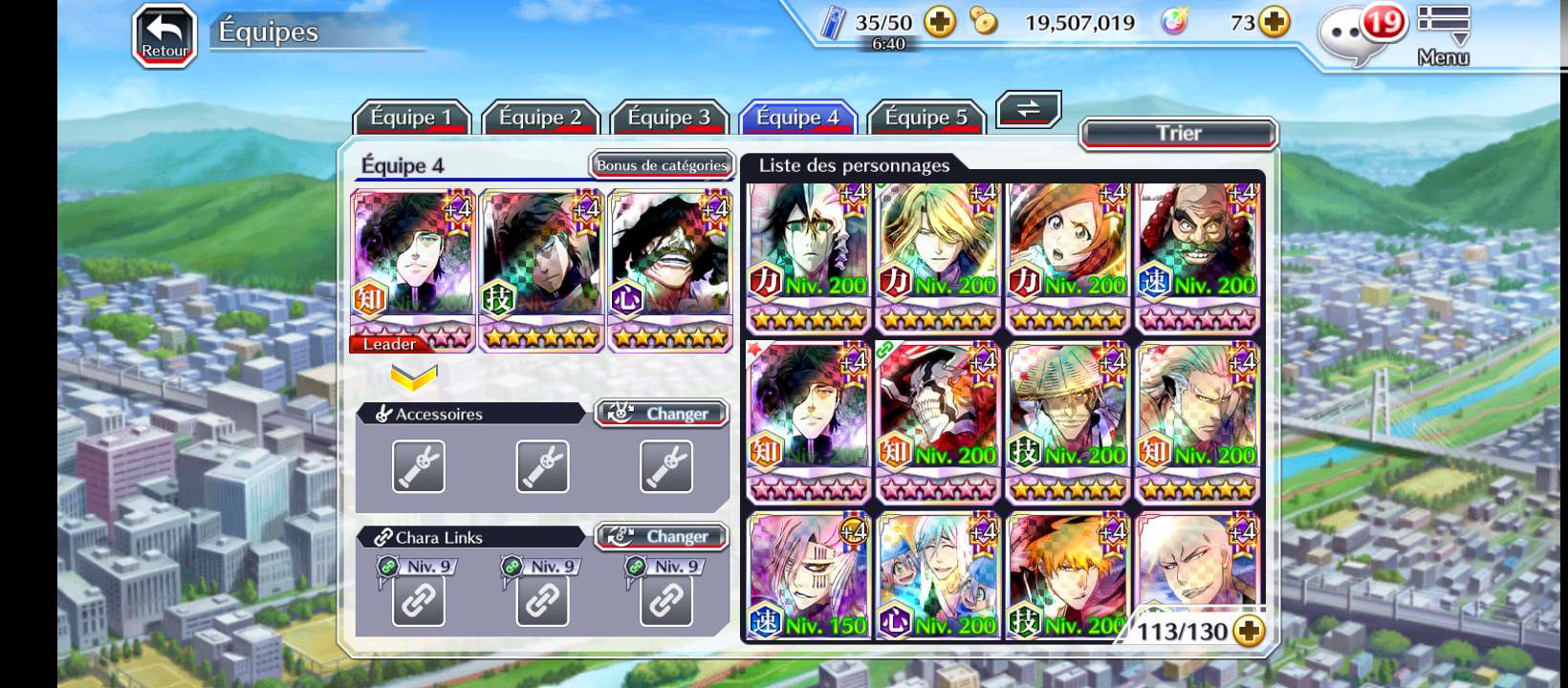1568x688 pixels.
Task: Change accessories with the Accessoires Changer button
Action: 662,414
